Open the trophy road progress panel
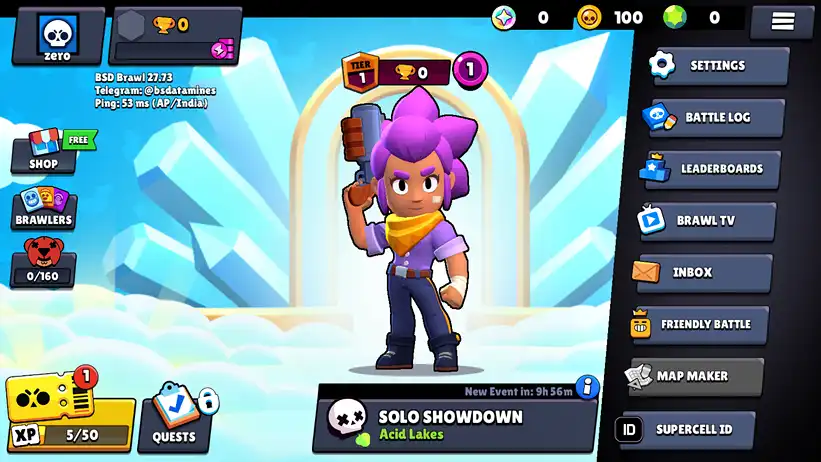This screenshot has height=462, width=821. (176, 36)
